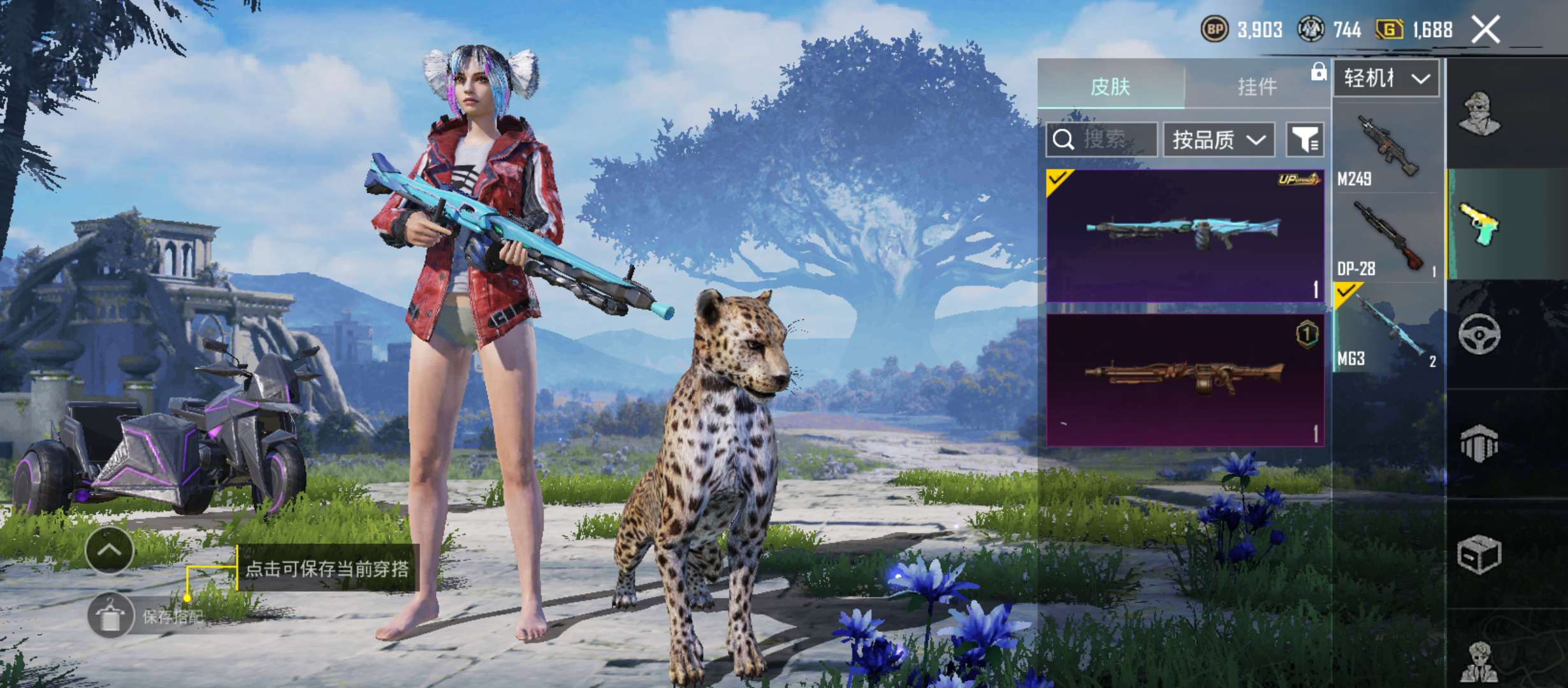This screenshot has height=688, width=1568.
Task: Open the pistol weapon skins category
Action: click(1480, 224)
